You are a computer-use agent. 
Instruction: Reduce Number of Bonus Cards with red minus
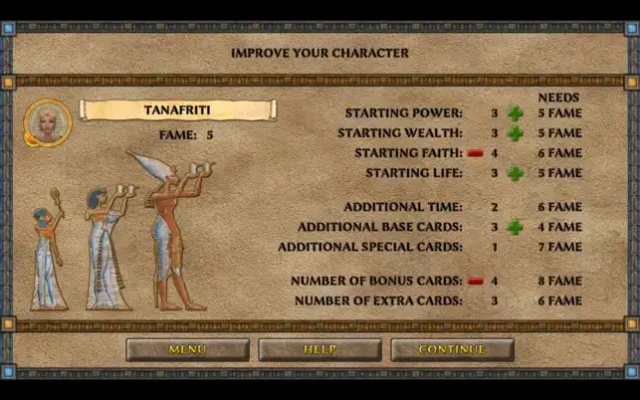point(475,281)
